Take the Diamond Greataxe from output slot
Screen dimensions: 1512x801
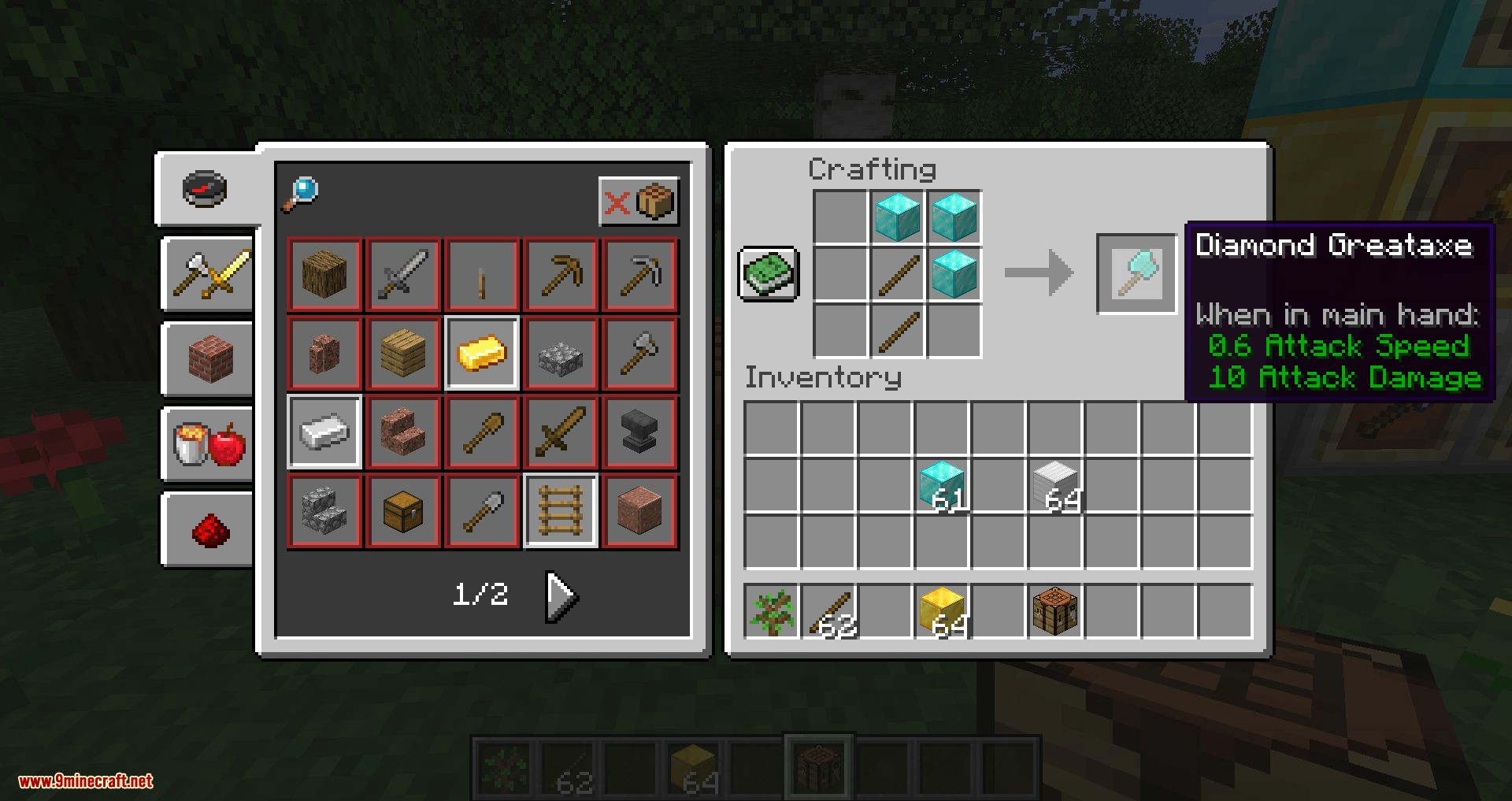[x=1136, y=274]
